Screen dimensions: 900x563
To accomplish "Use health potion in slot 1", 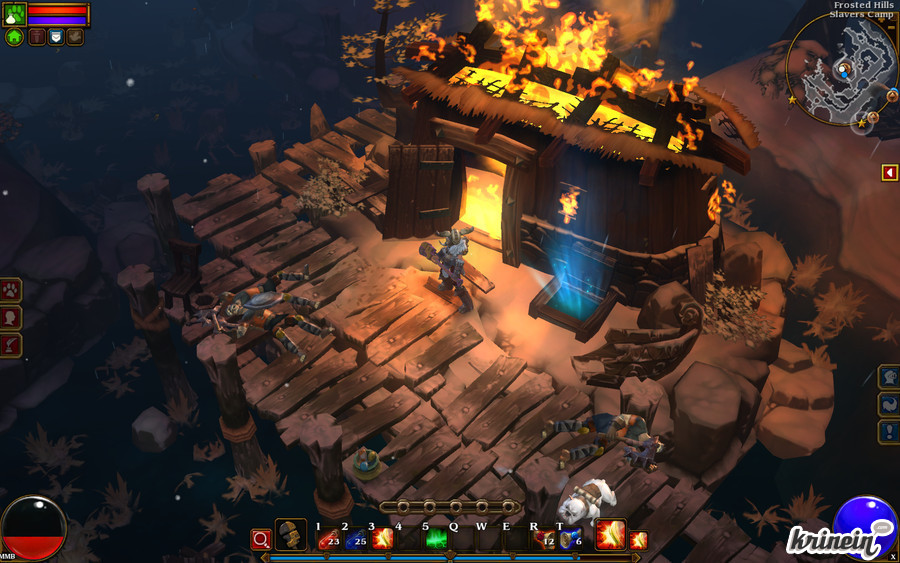I will [x=329, y=540].
